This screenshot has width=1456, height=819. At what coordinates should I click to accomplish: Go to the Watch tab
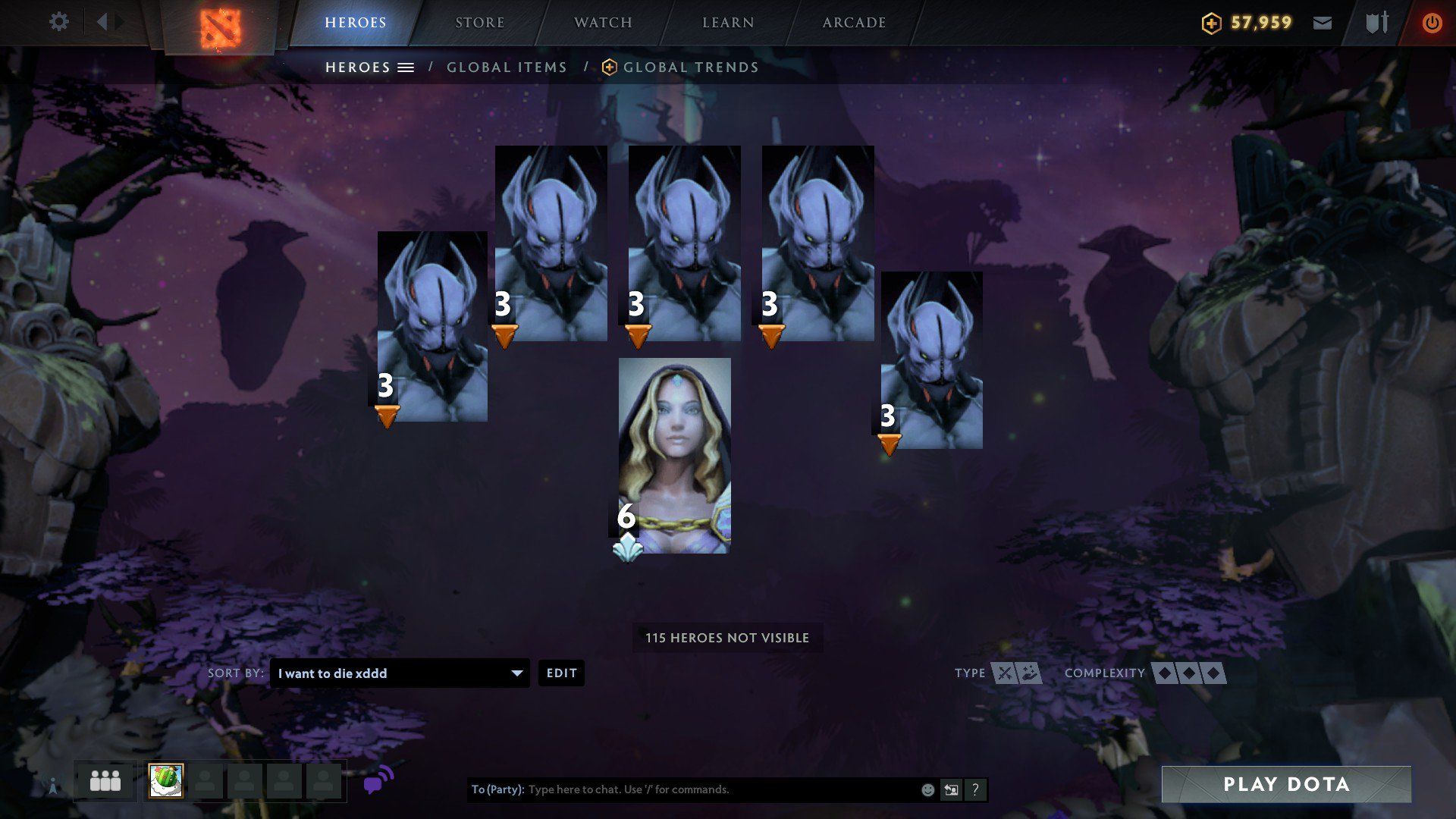tap(603, 23)
